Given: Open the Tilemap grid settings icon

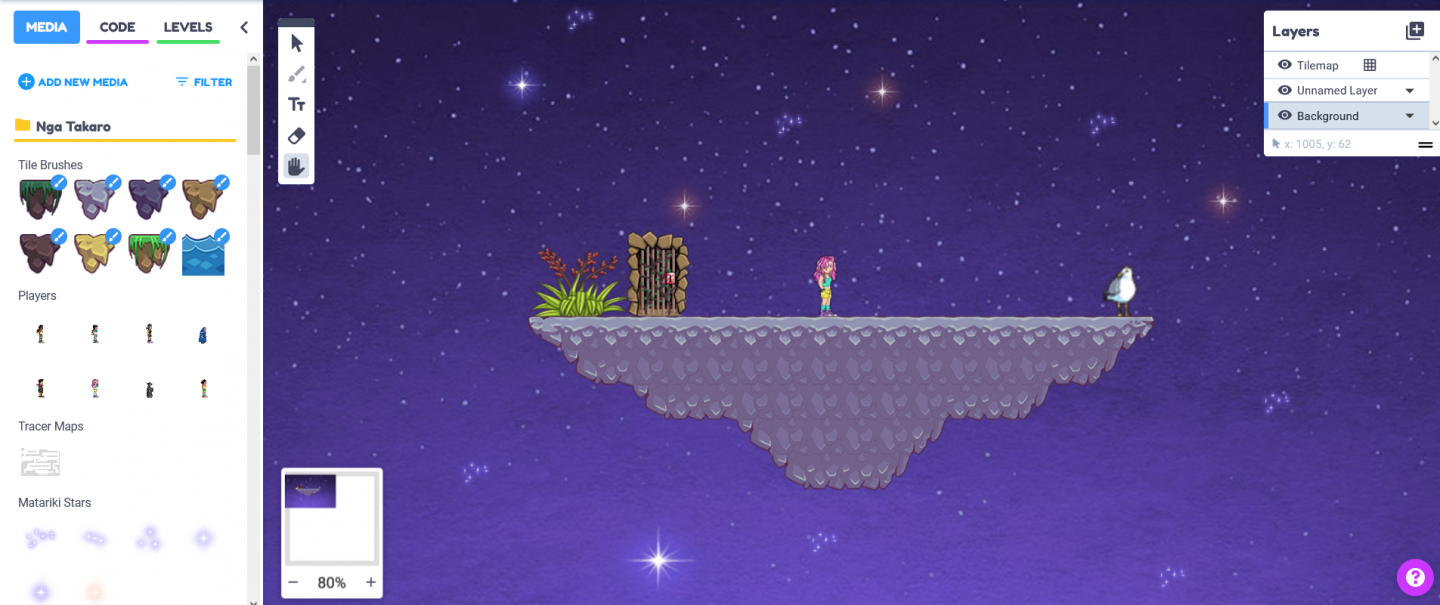Looking at the screenshot, I should point(1370,65).
